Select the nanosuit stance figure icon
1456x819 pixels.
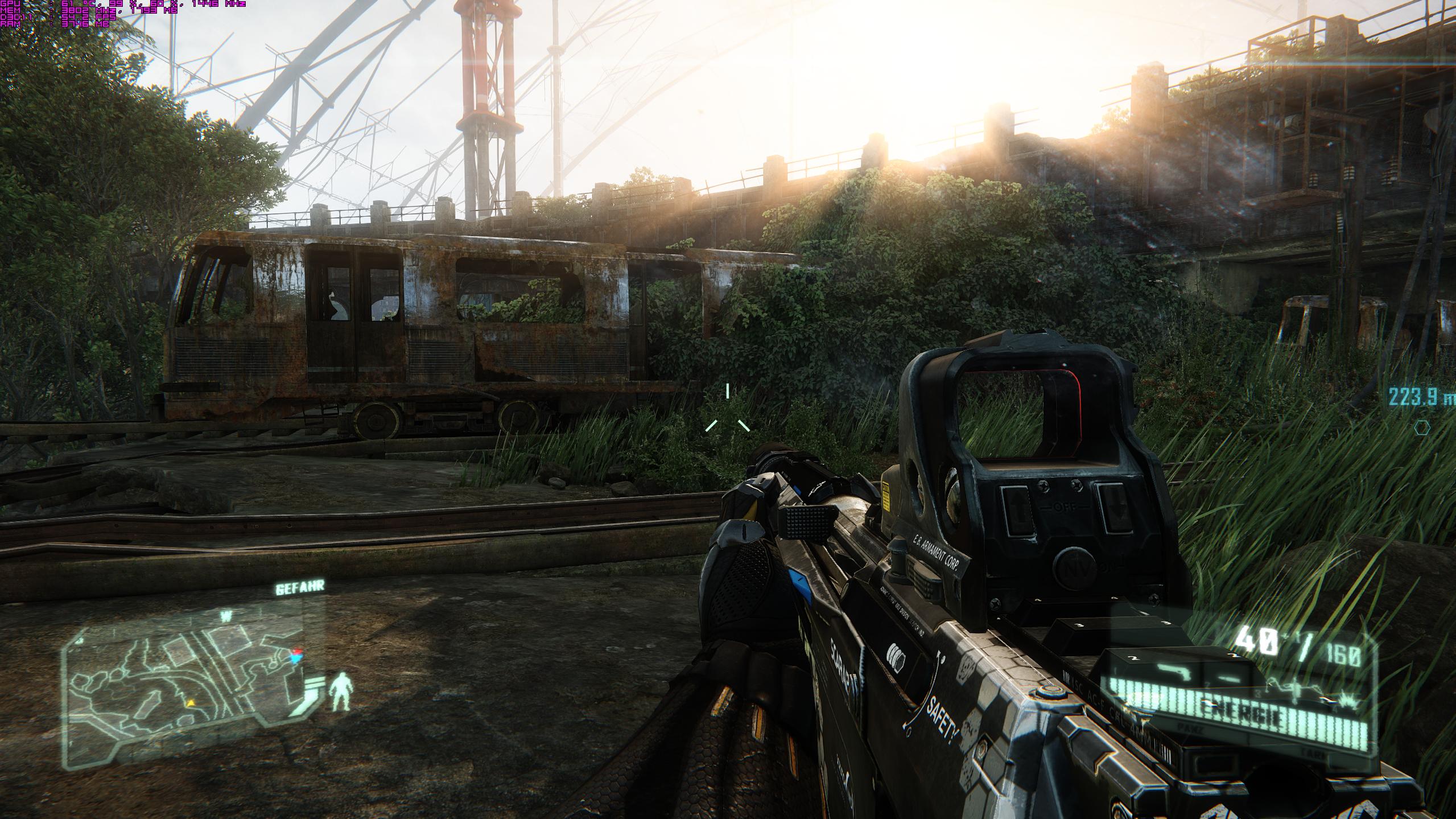pos(341,691)
